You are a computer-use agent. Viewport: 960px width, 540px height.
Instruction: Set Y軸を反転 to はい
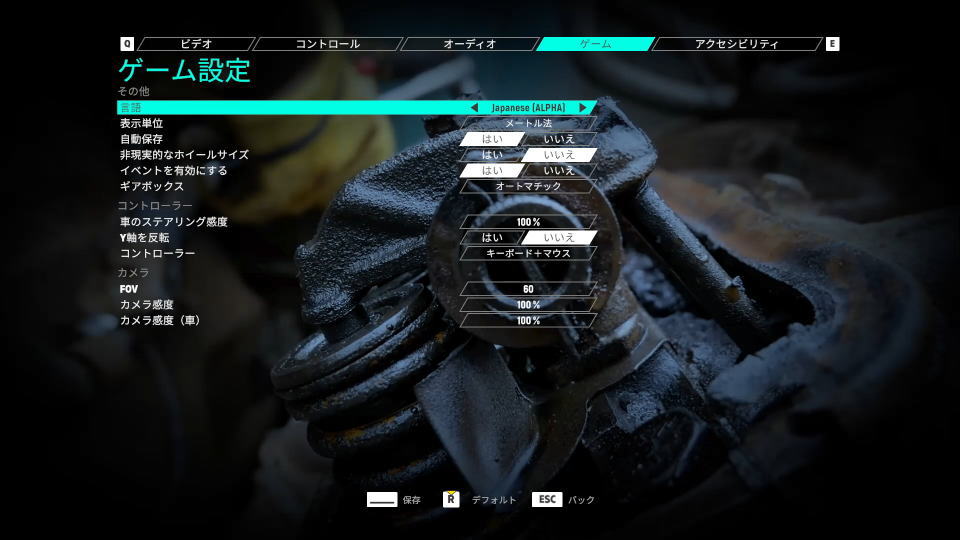[493, 238]
